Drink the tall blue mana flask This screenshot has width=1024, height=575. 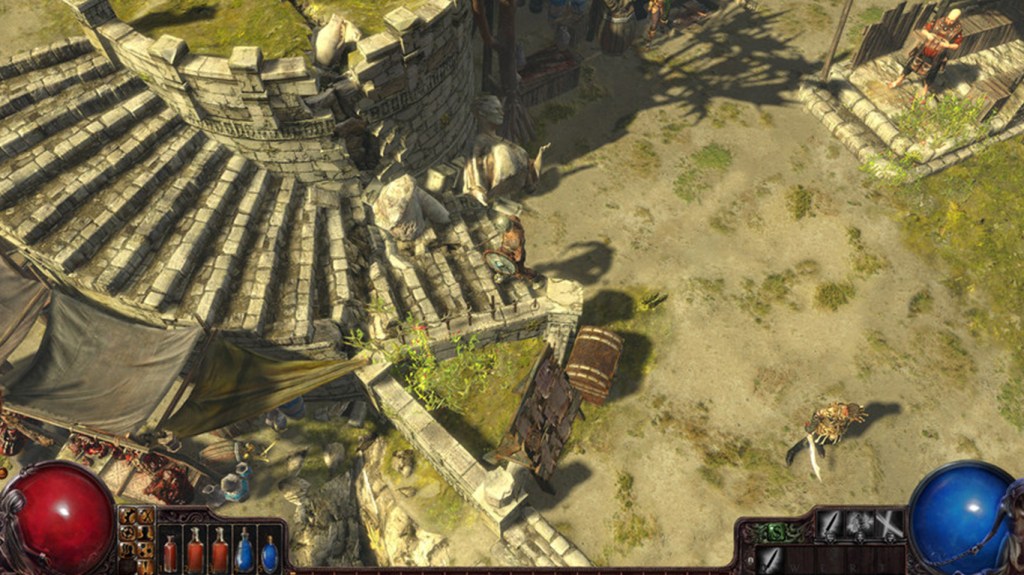(244, 550)
